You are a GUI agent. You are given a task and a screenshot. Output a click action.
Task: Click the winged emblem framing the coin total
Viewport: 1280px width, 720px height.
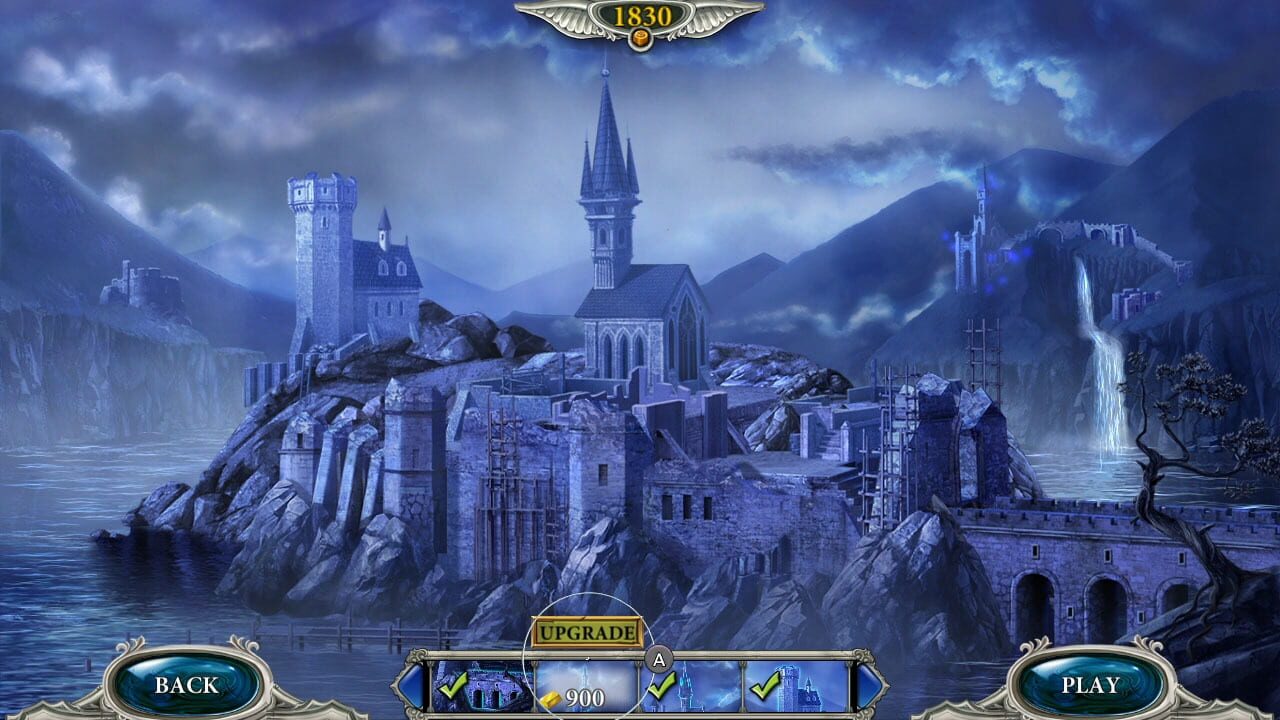(x=640, y=22)
